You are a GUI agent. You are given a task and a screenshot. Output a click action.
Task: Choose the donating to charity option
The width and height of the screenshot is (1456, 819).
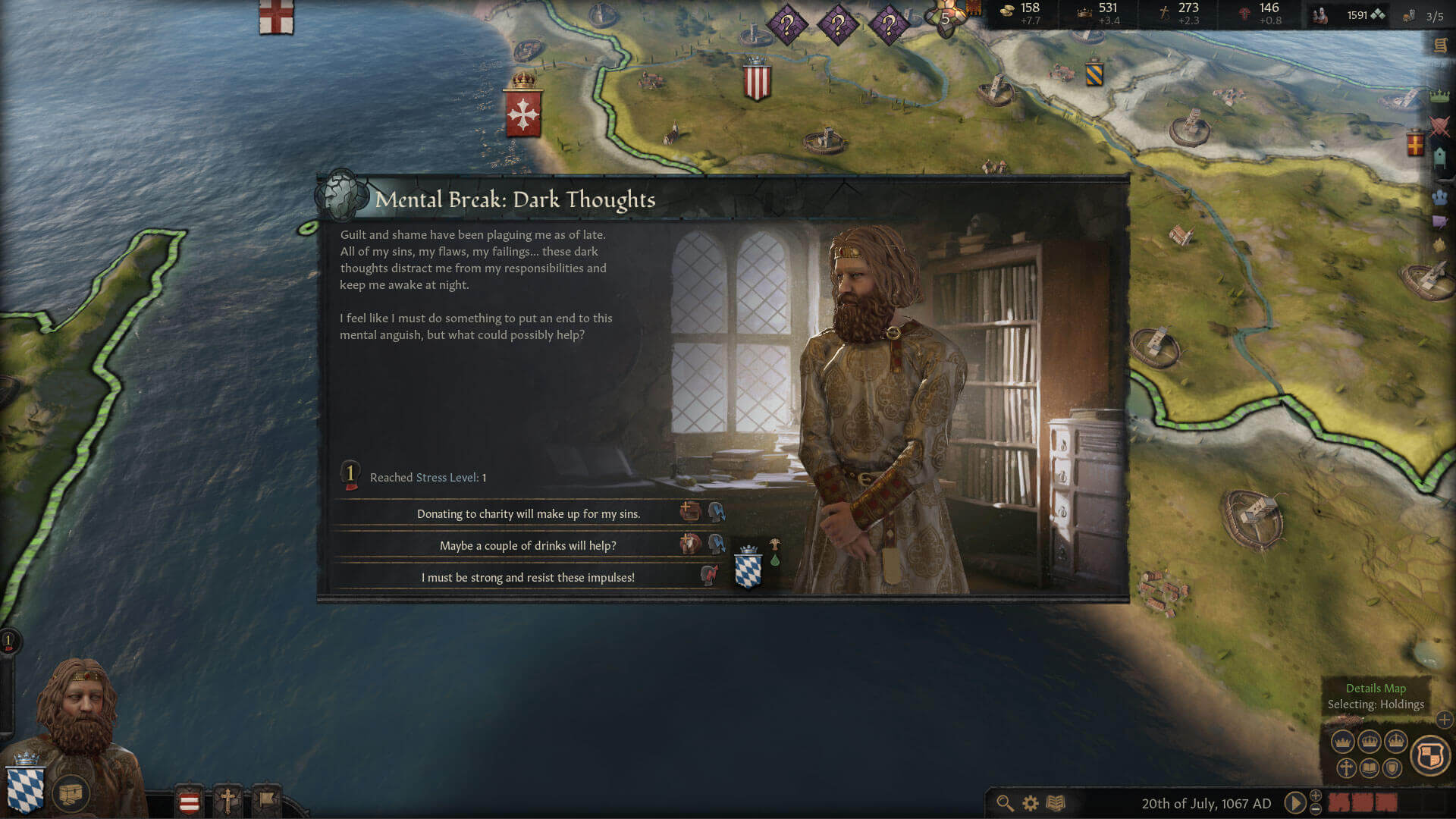tap(529, 514)
